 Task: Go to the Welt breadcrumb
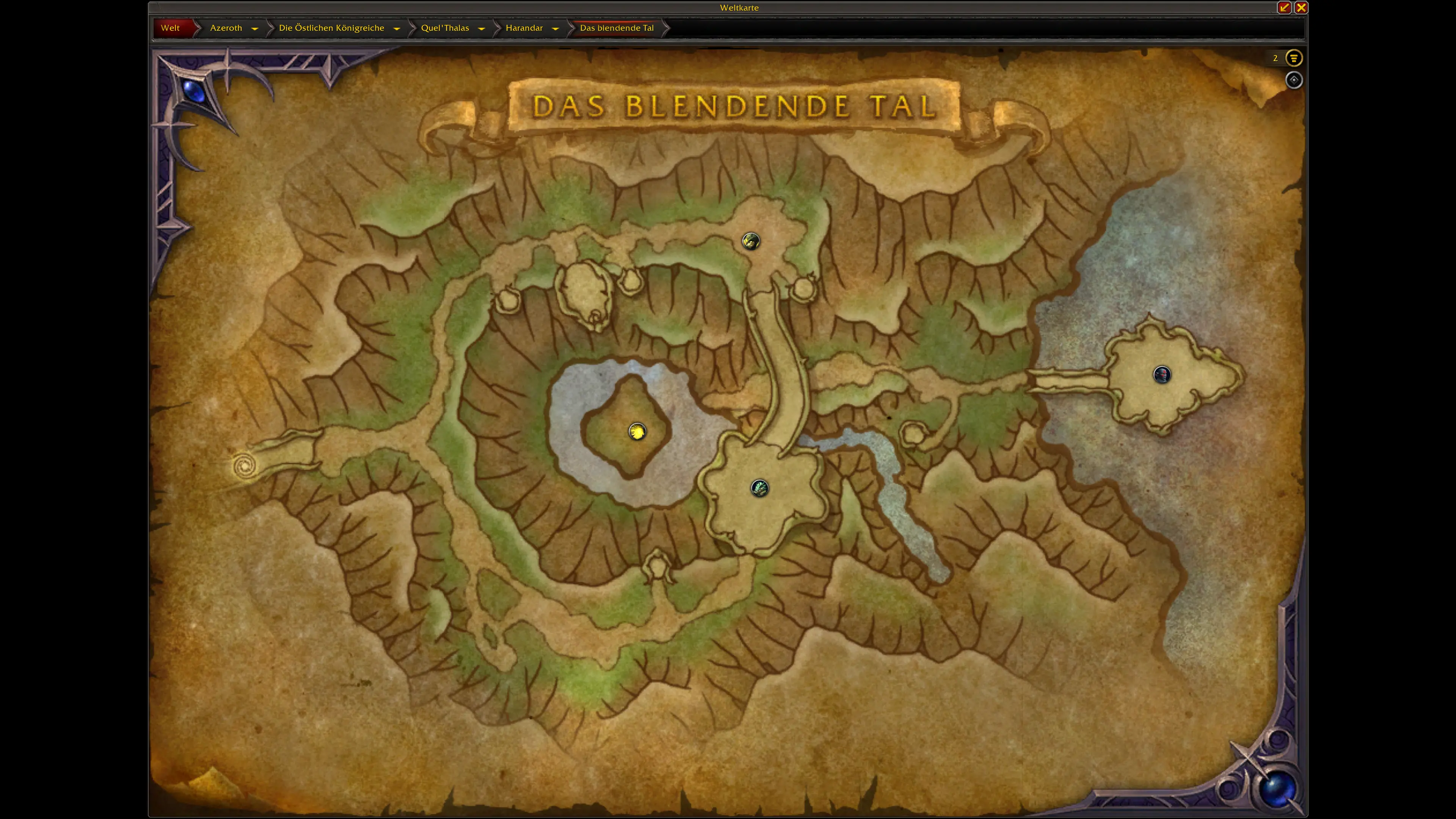(x=170, y=28)
